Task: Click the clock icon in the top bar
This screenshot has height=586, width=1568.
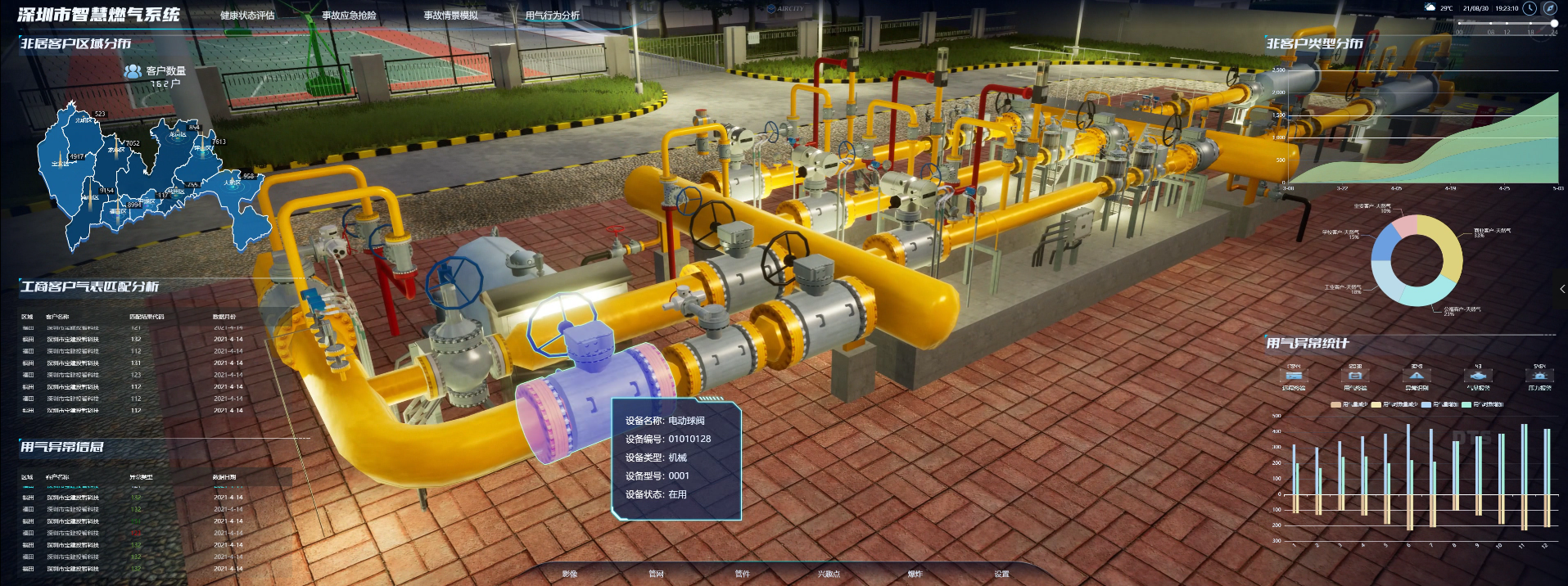Action: (x=1529, y=8)
